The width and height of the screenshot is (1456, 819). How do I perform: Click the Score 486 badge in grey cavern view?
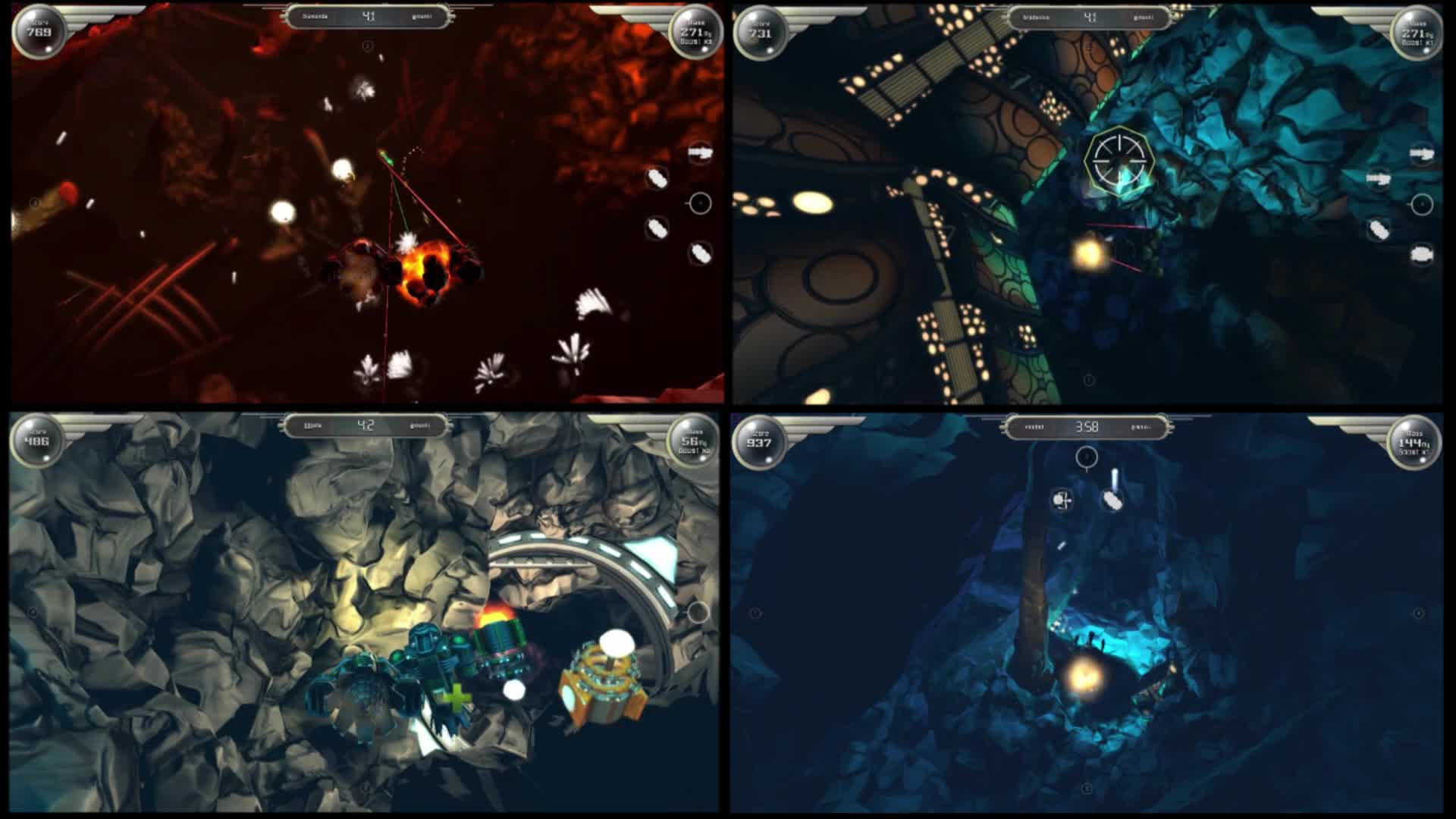coord(35,438)
